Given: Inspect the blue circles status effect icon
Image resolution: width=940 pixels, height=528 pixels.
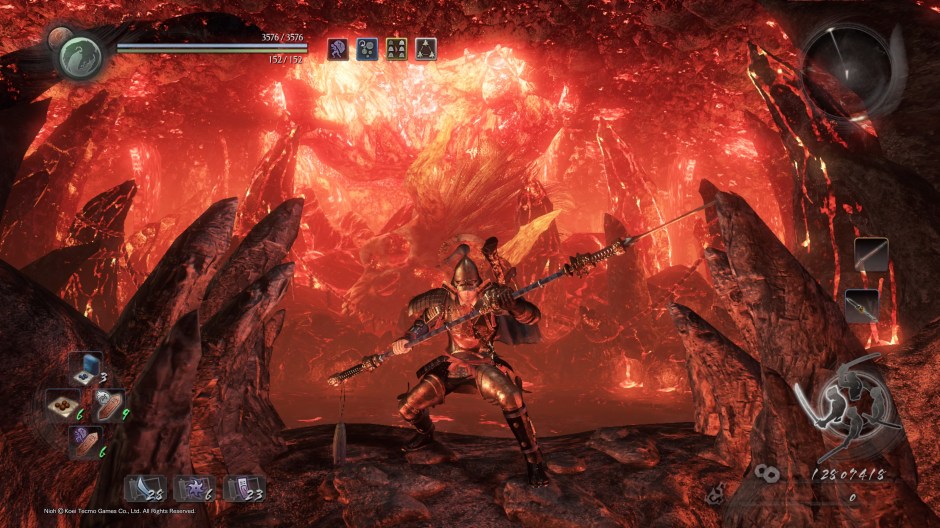Looking at the screenshot, I should [367, 49].
